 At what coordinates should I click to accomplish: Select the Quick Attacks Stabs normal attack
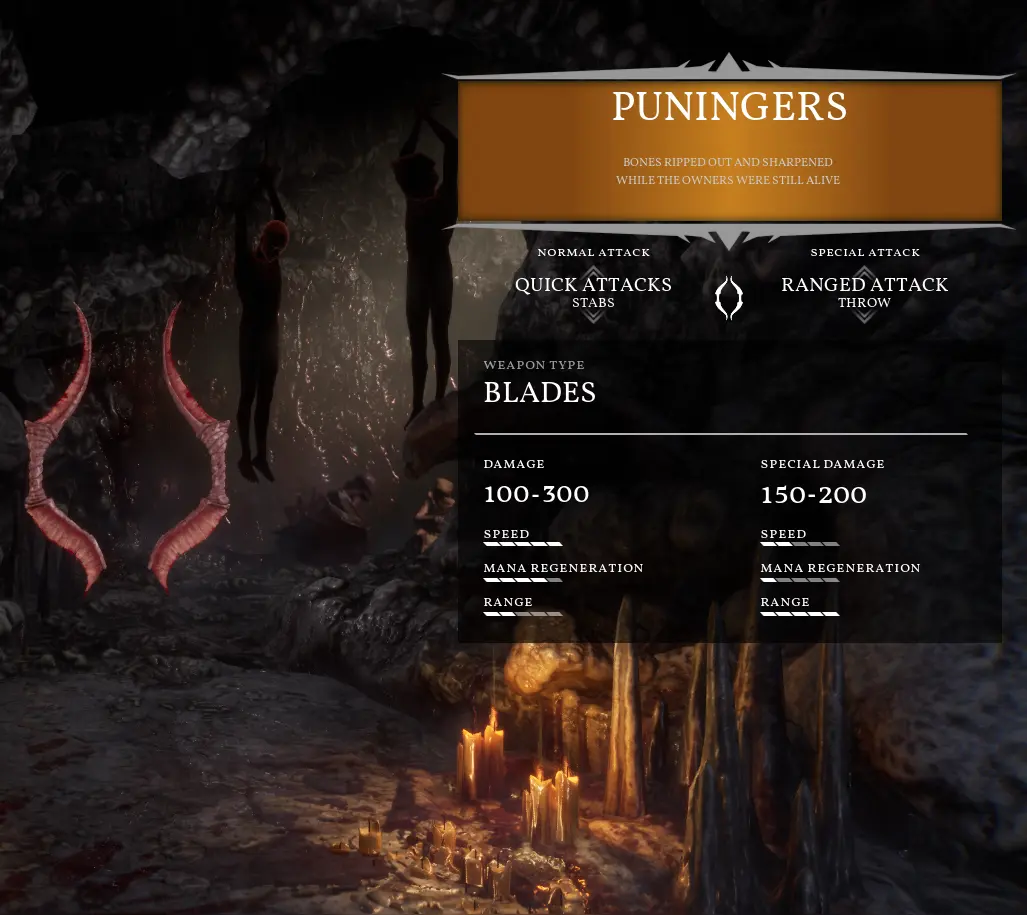tap(593, 291)
